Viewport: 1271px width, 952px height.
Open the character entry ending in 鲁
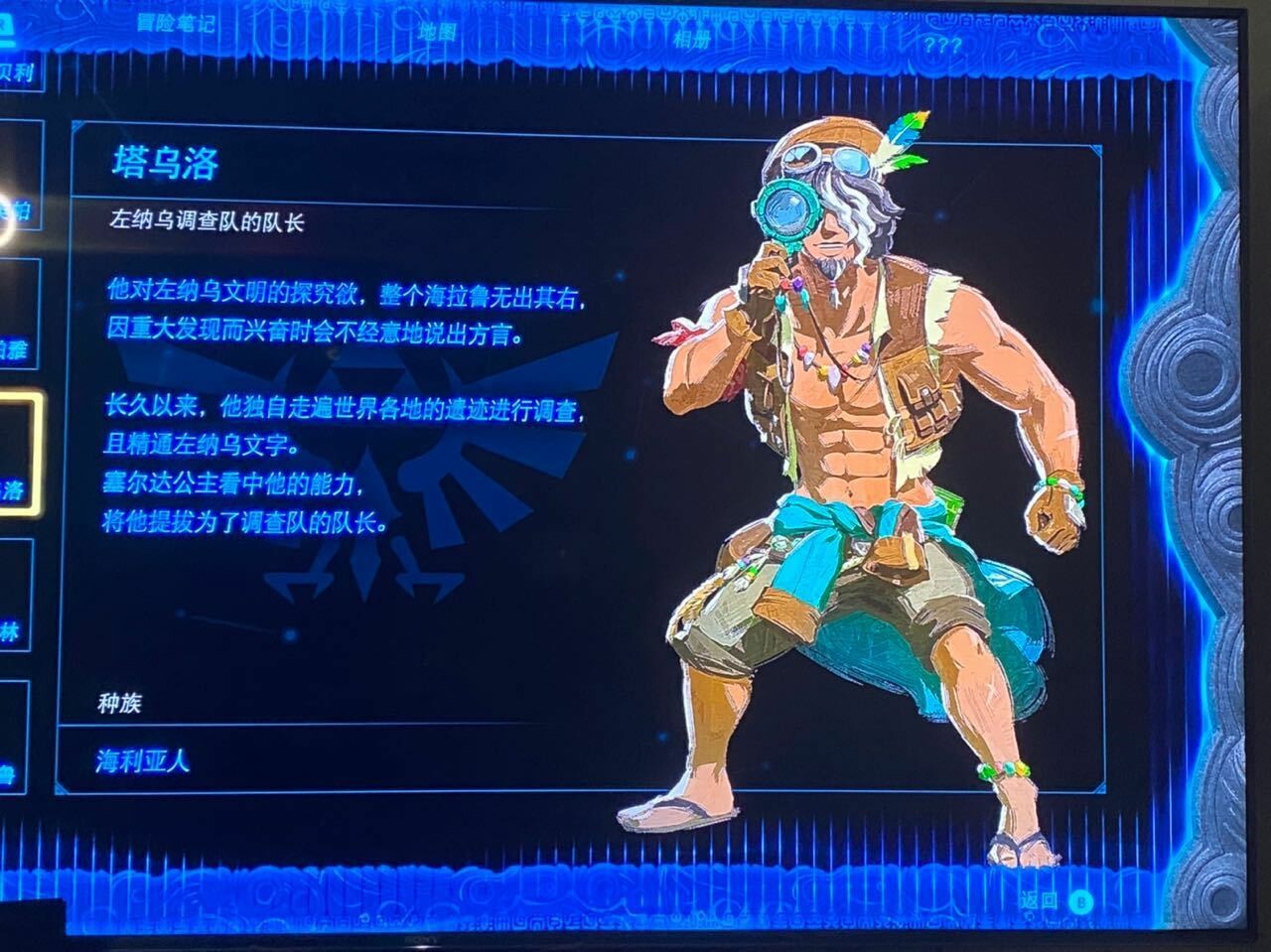[x=12, y=737]
